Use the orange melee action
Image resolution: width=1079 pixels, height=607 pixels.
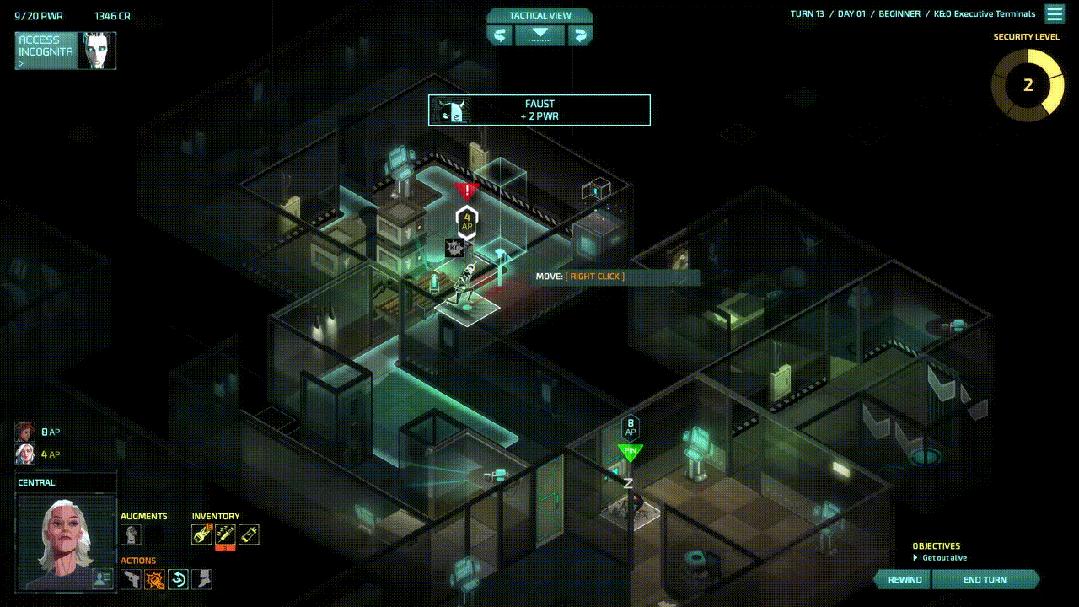(154, 578)
